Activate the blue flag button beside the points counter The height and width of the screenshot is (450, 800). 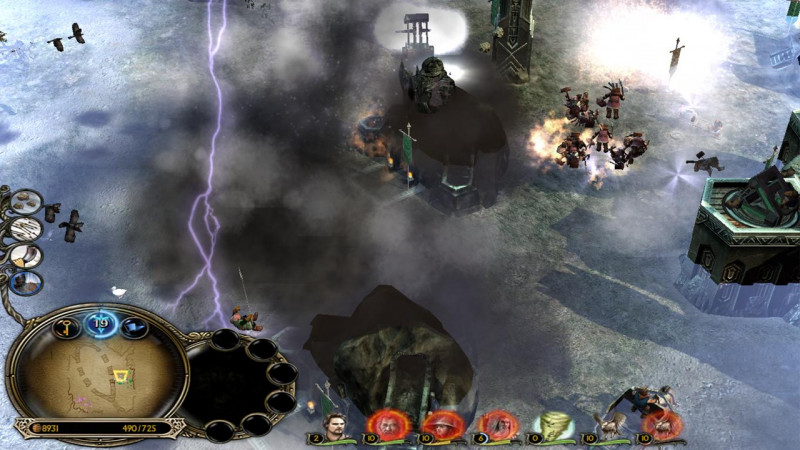pos(132,326)
